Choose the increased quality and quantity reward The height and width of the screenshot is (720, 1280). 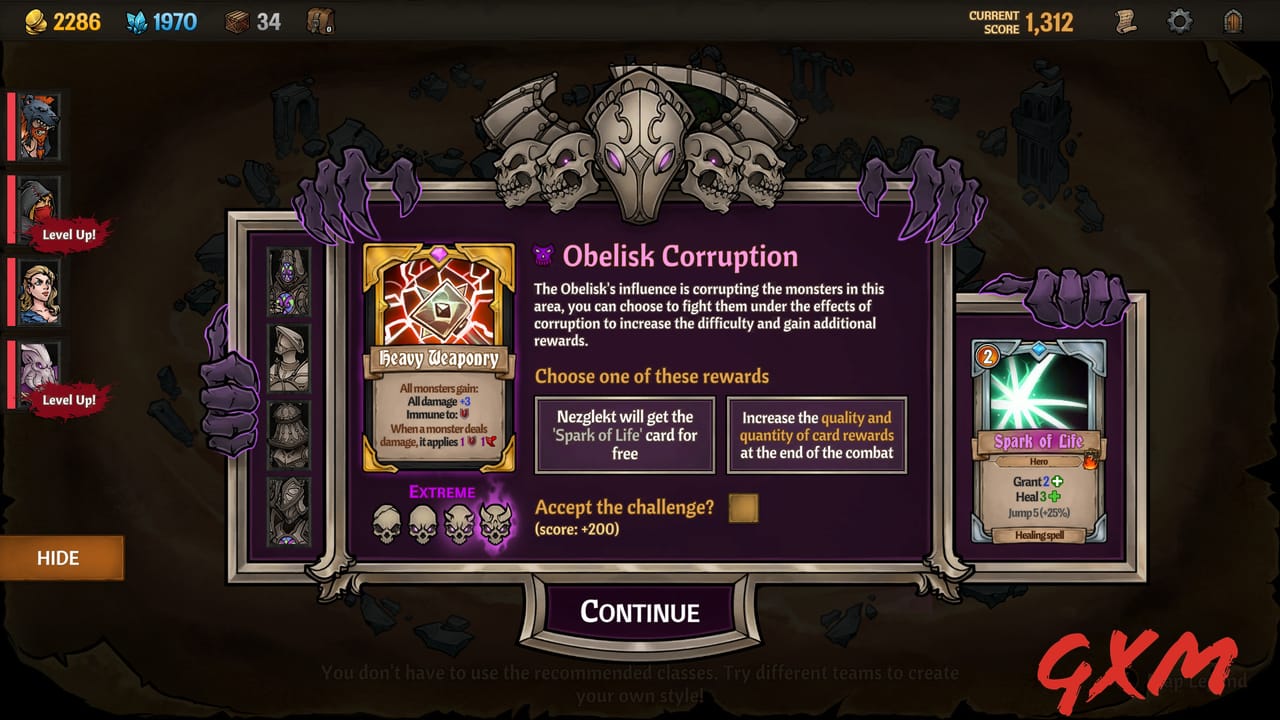point(817,436)
